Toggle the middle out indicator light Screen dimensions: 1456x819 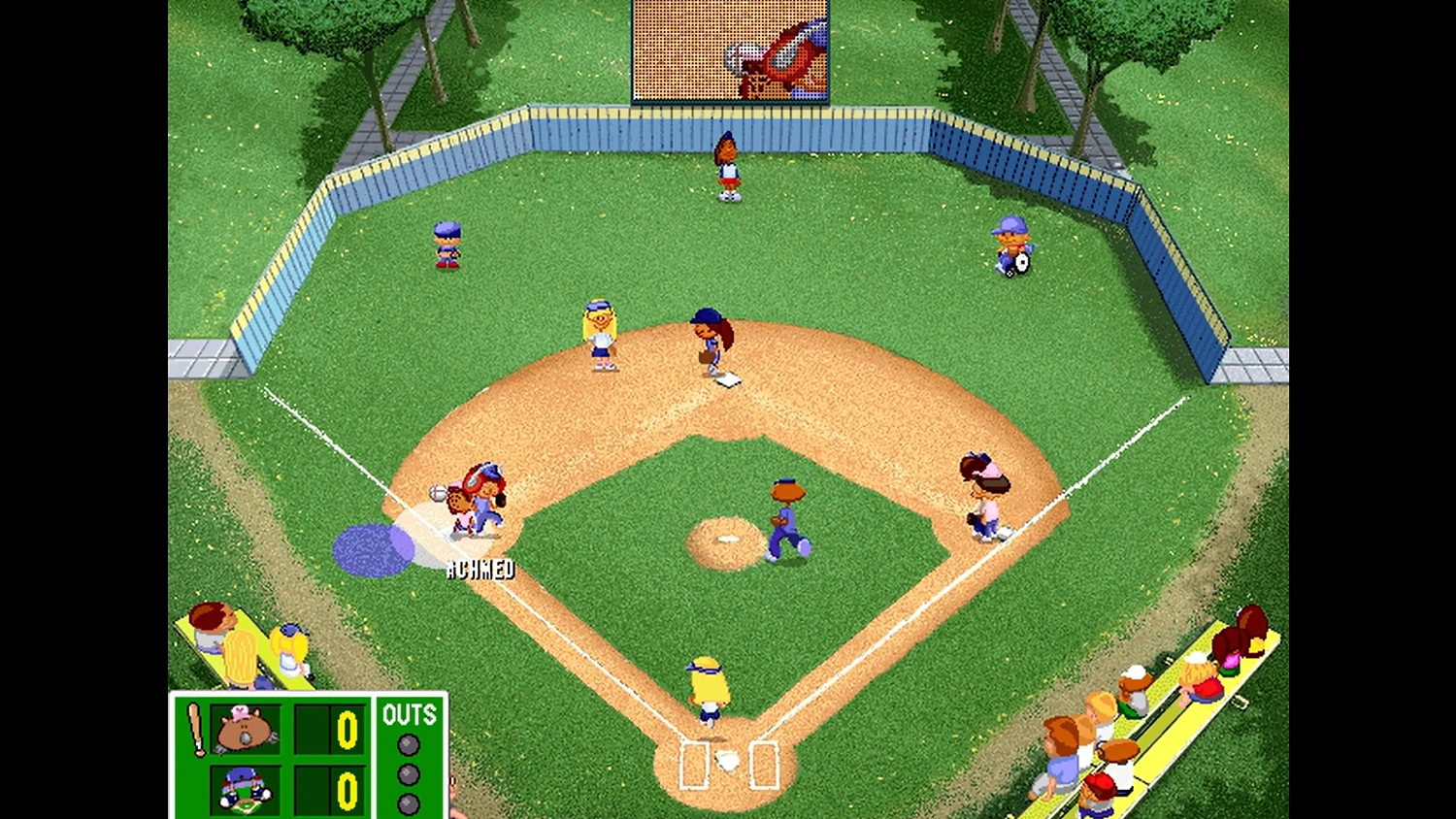[407, 773]
